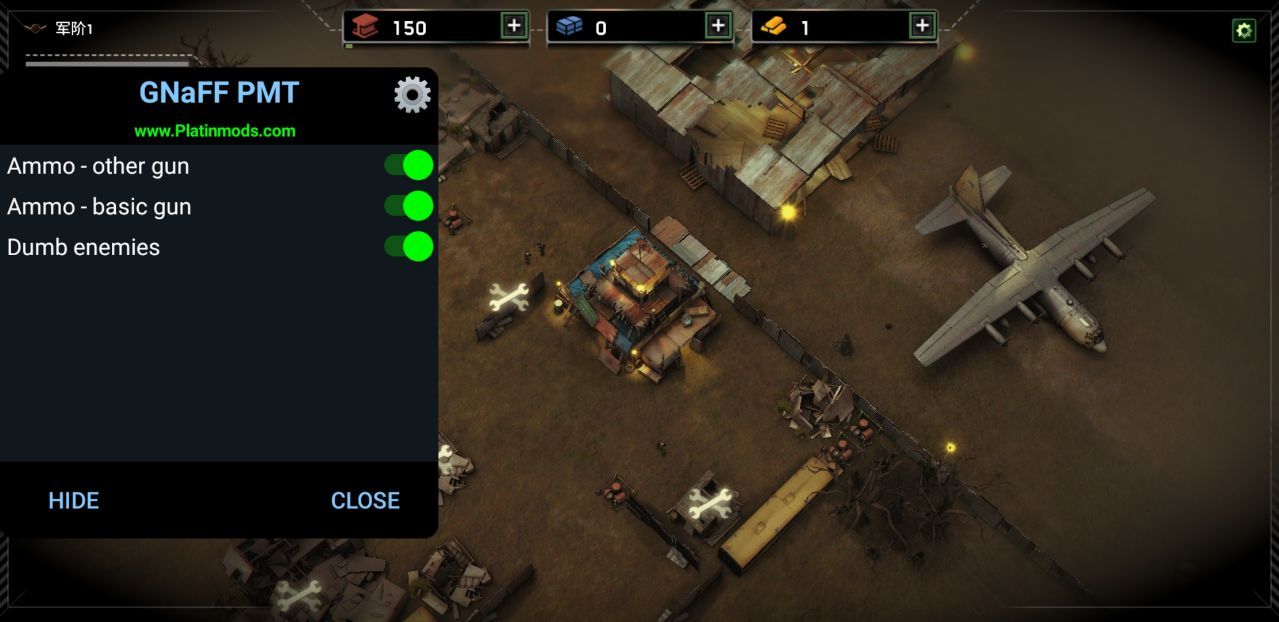This screenshot has width=1279, height=622.
Task: Add more gold bars
Action: click(x=922, y=26)
